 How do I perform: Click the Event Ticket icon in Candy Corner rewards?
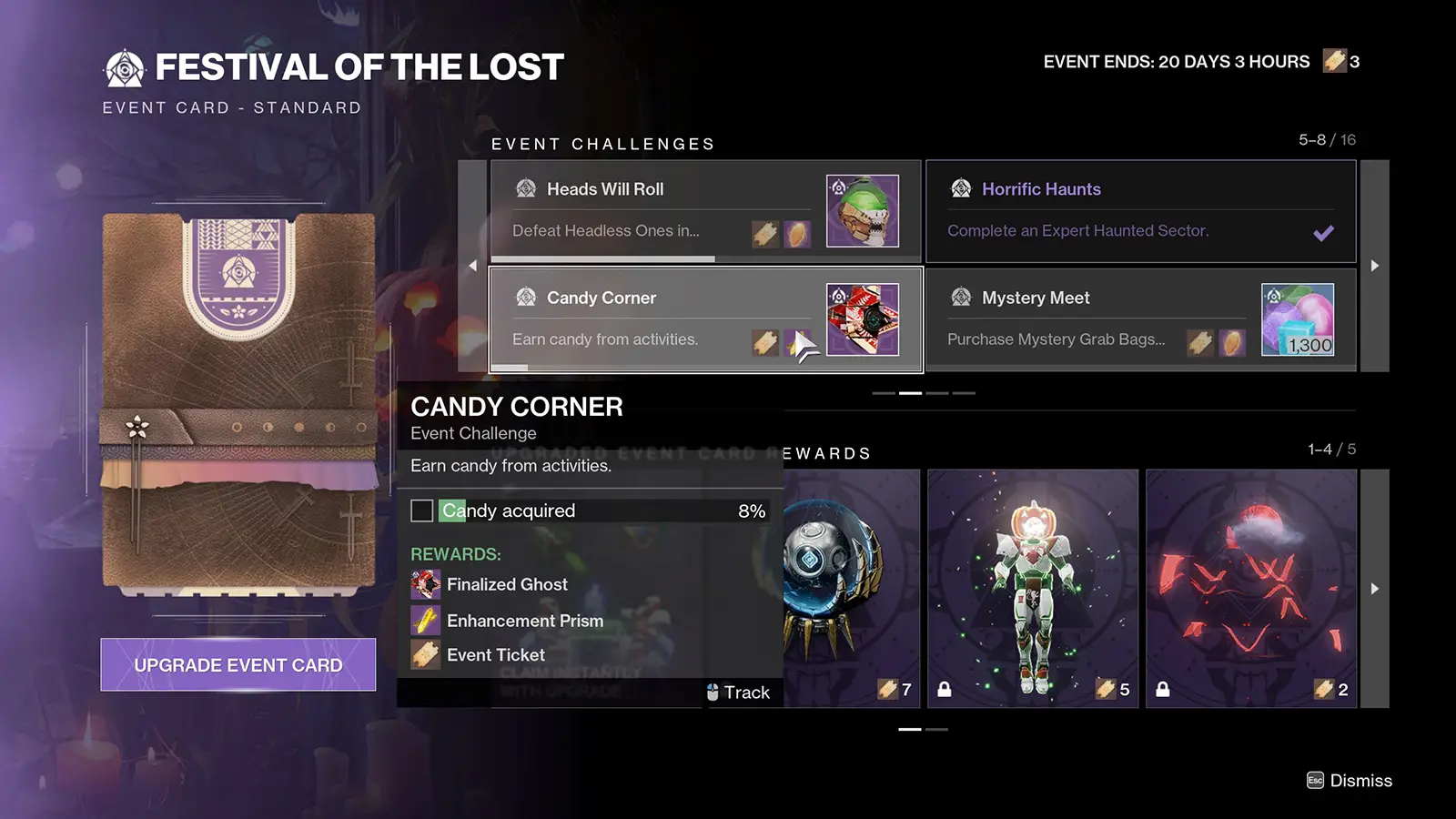coord(424,654)
